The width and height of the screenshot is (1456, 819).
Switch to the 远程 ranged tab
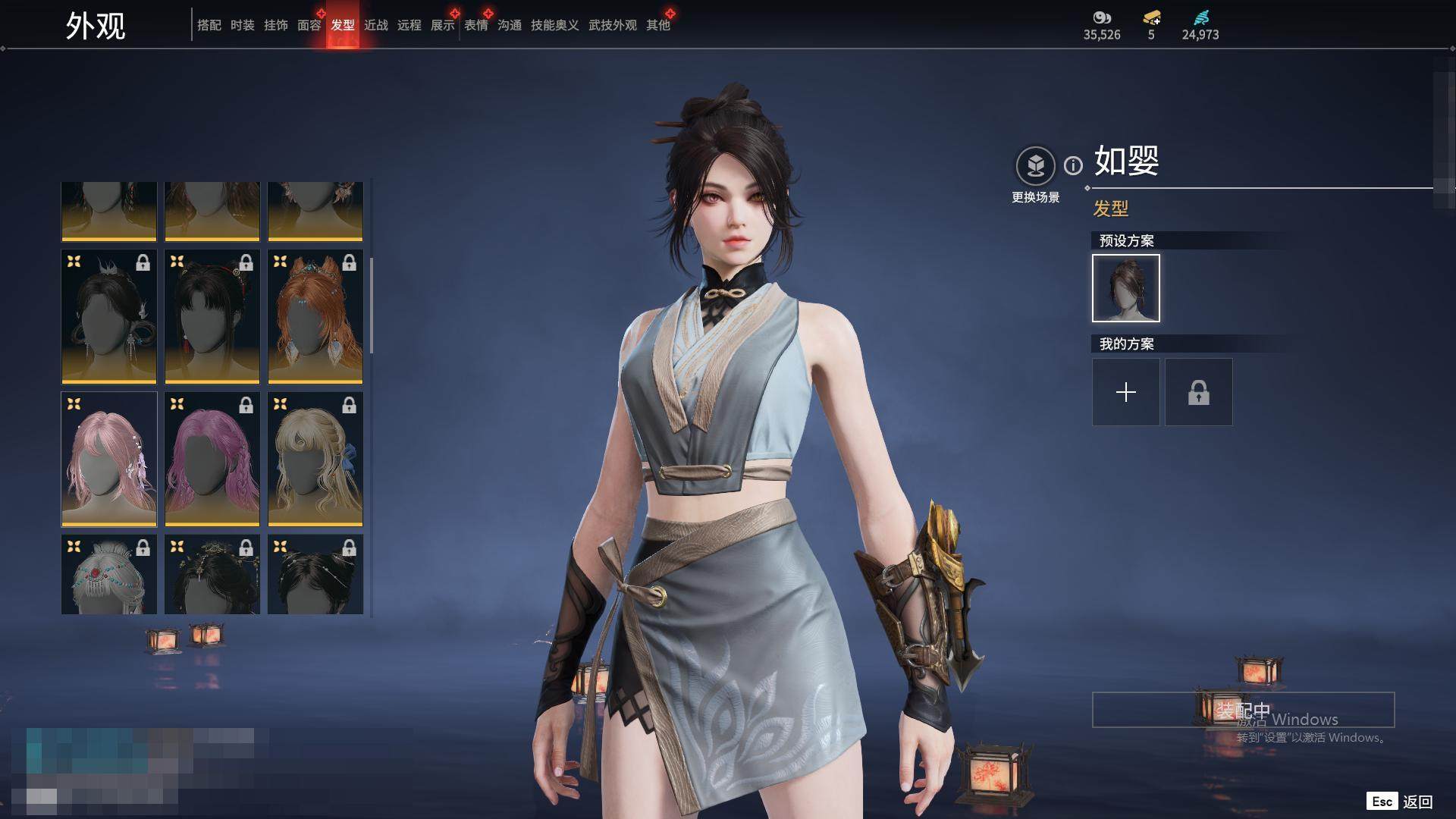tap(409, 25)
